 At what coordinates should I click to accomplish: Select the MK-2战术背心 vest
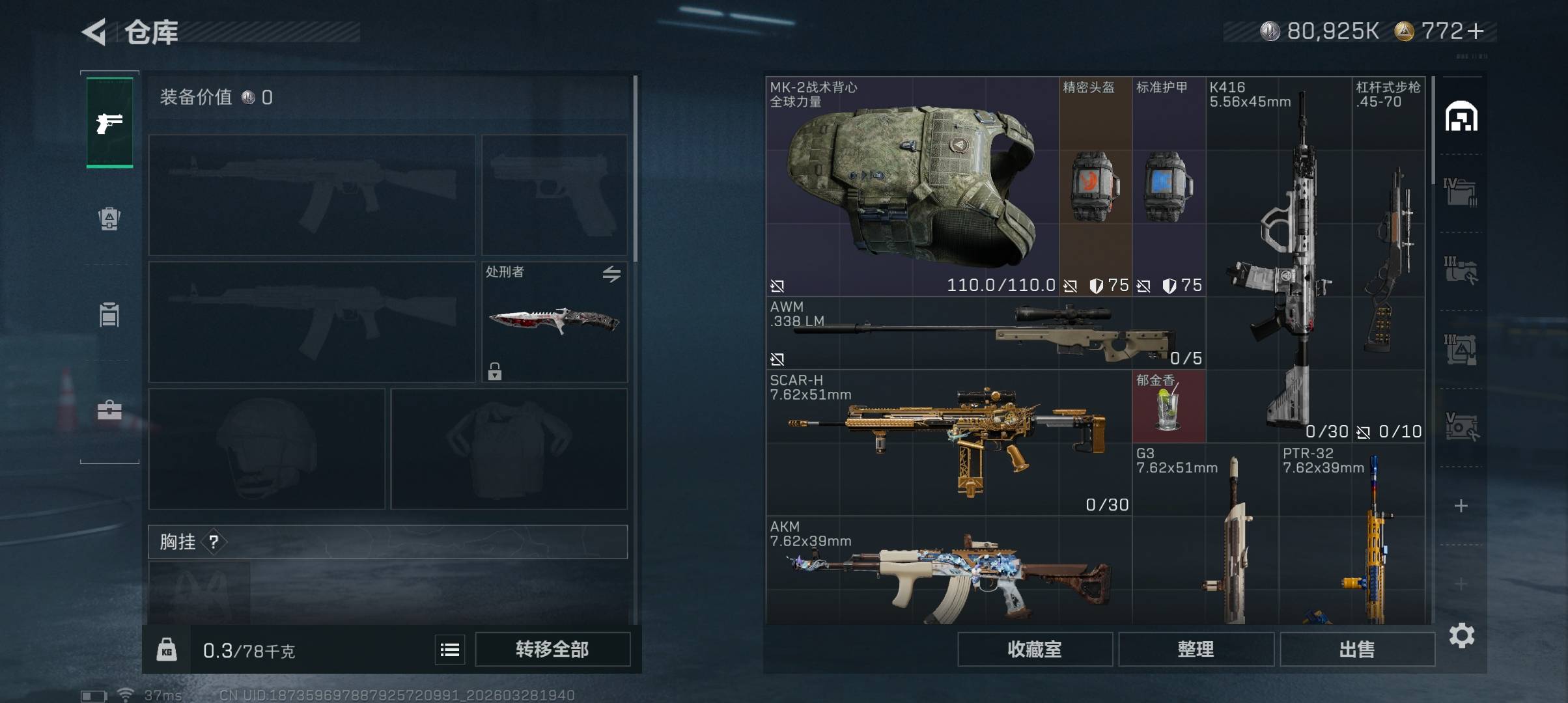912,186
